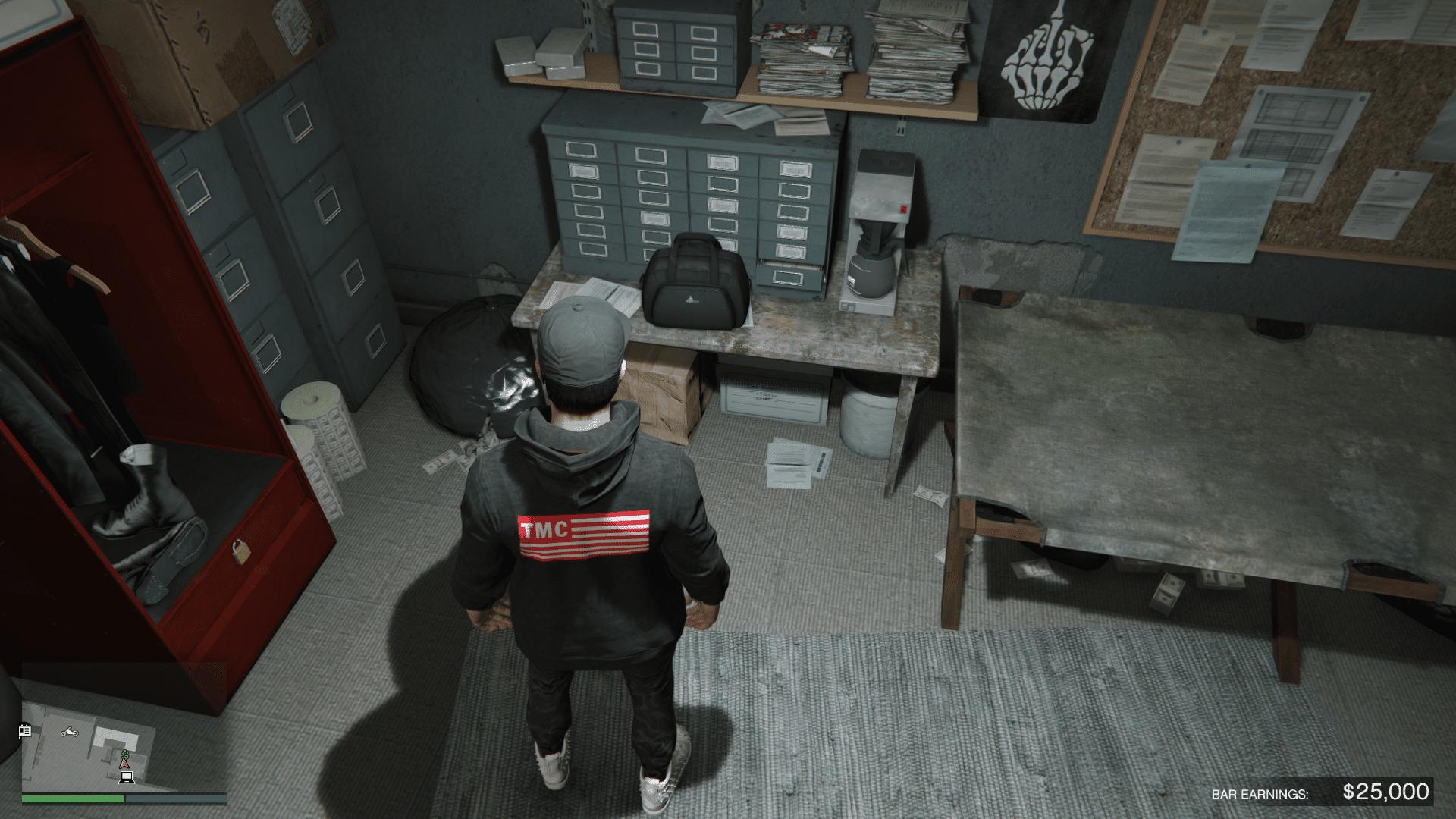Click the green progress bar under the minimap
The image size is (1456, 819).
[74, 800]
